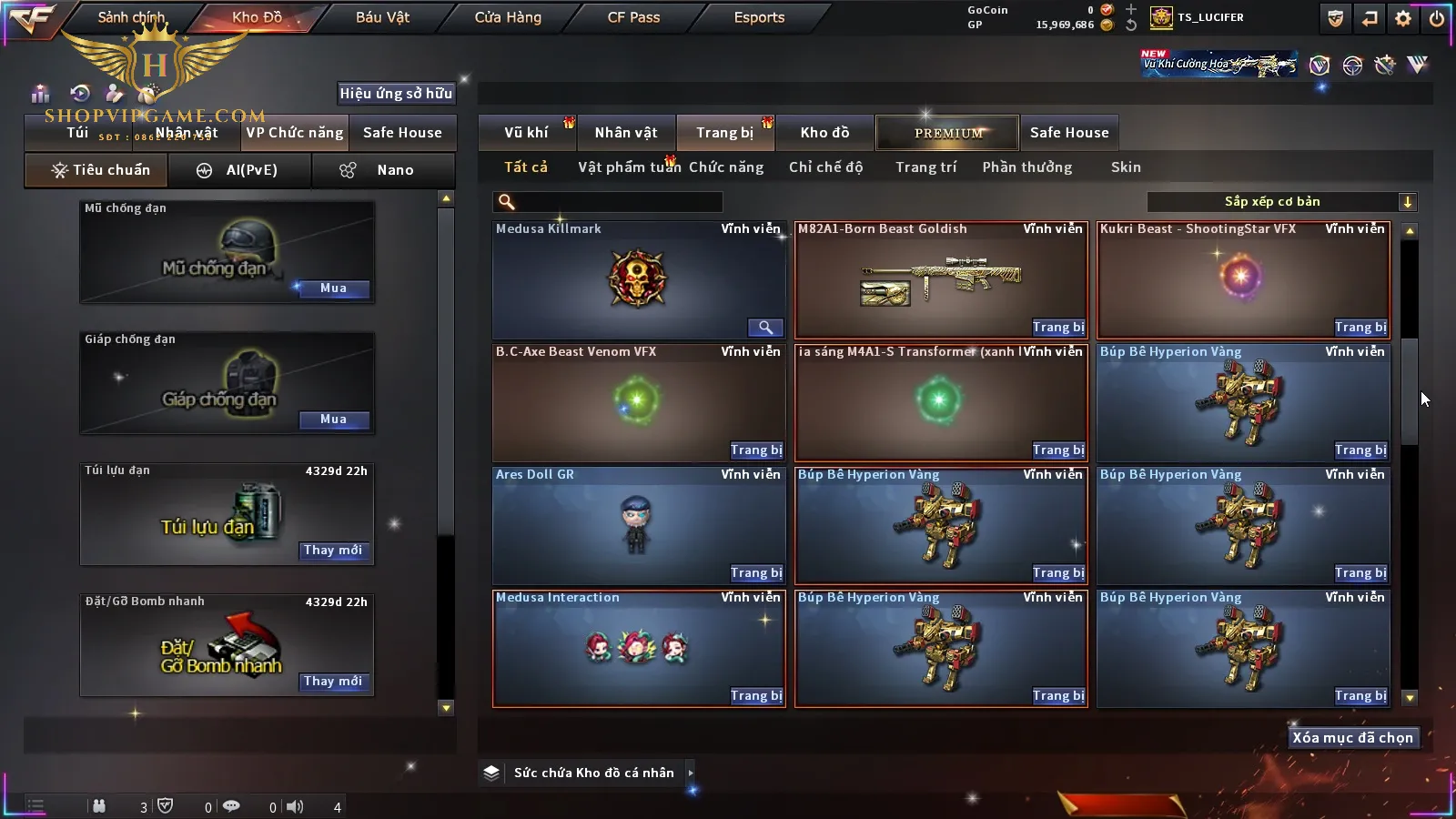Switch to the AI(PvE) loadout tab
Image resolution: width=1456 pixels, height=819 pixels.
(240, 170)
